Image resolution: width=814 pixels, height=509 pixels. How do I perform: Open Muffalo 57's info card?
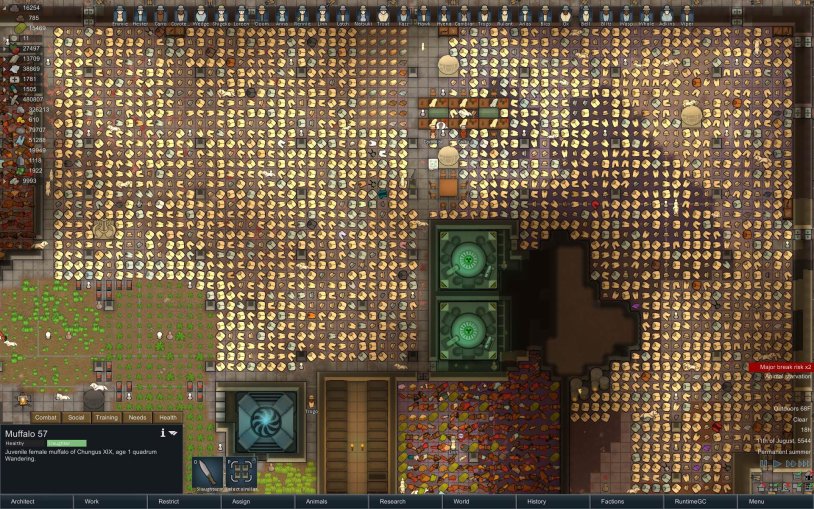pos(162,432)
